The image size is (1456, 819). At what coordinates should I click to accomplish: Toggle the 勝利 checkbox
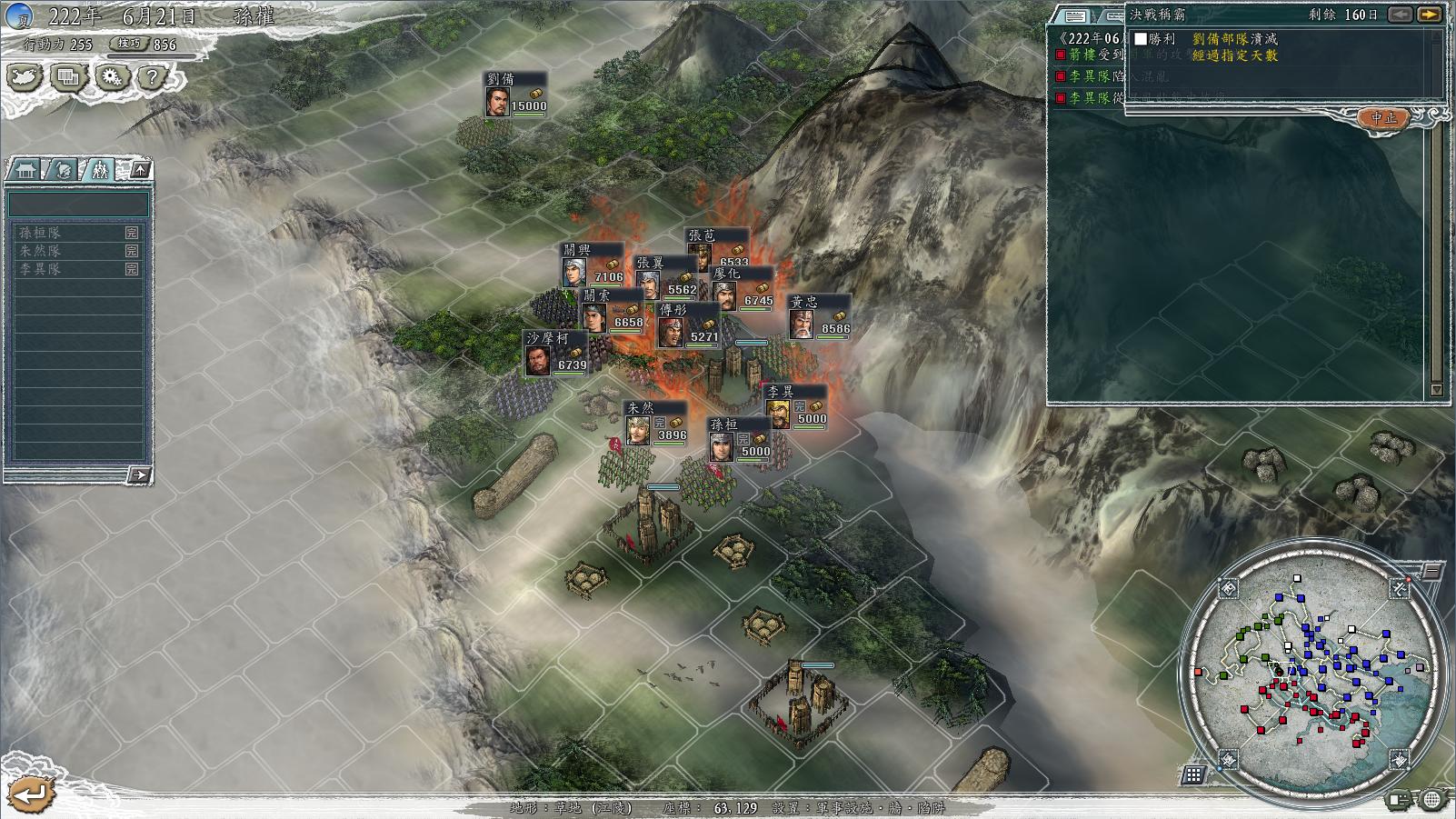[x=1141, y=39]
